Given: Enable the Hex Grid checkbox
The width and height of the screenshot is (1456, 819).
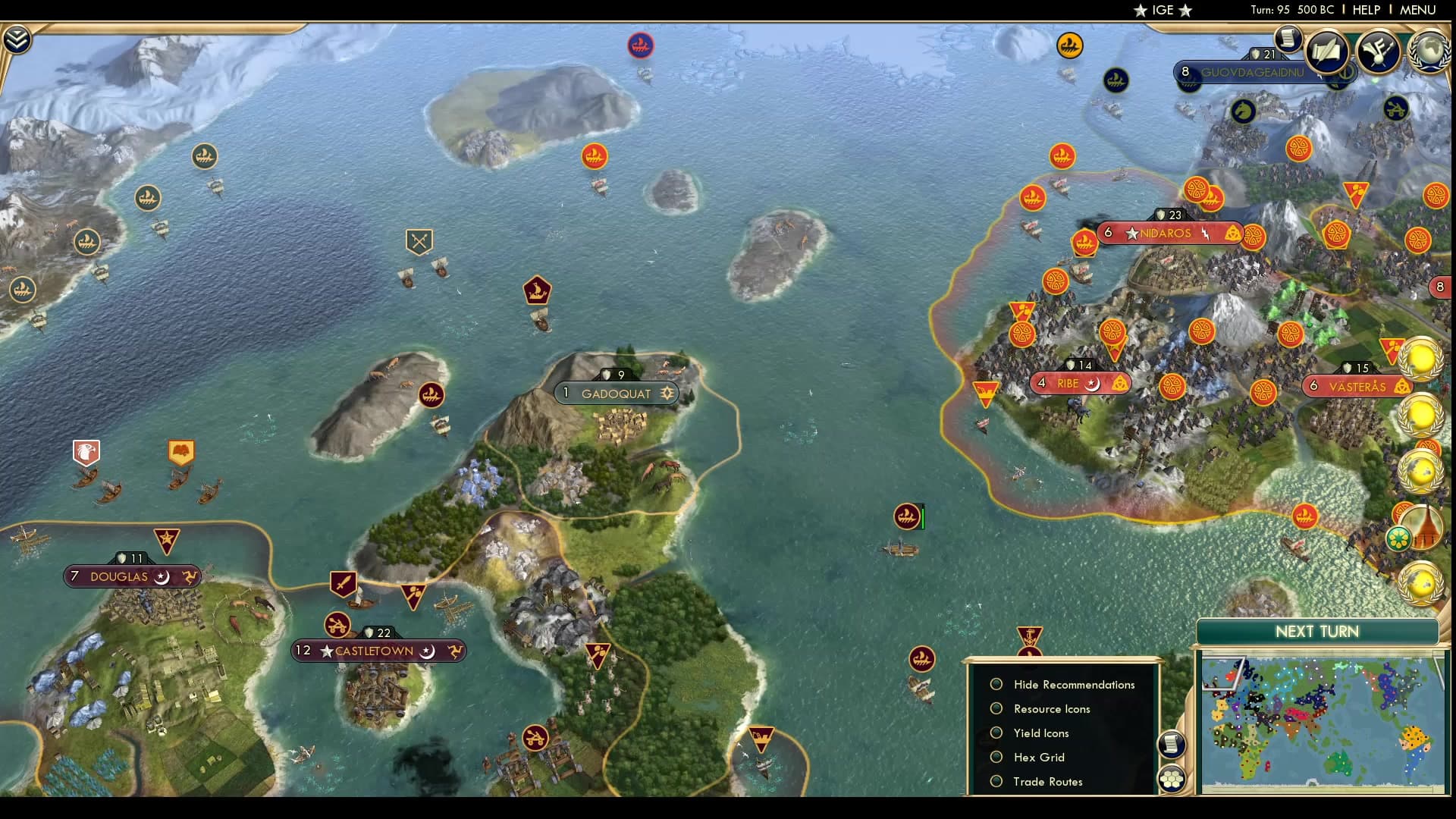Looking at the screenshot, I should 996,757.
